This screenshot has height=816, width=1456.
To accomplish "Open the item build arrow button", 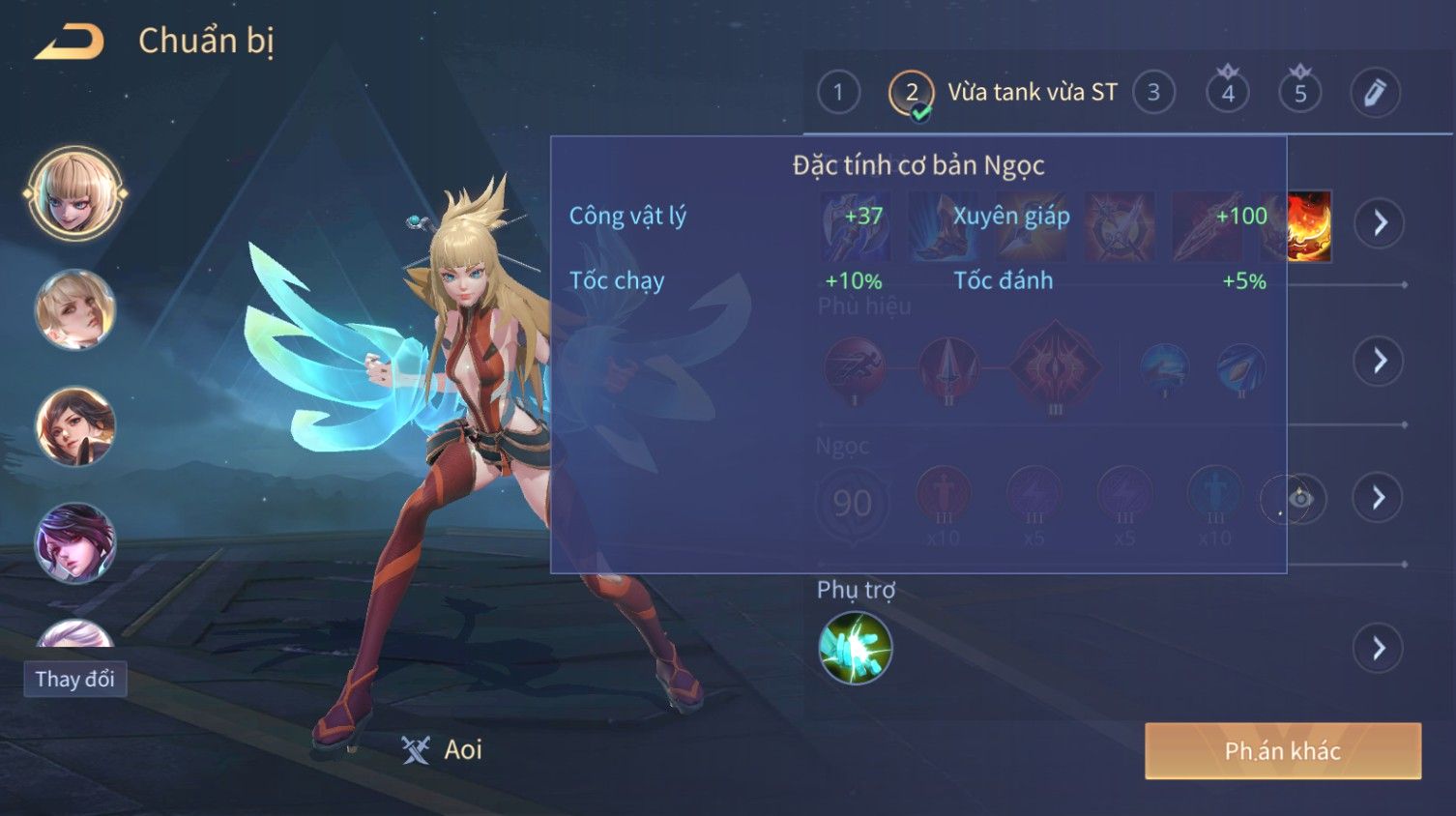I will click(x=1380, y=223).
